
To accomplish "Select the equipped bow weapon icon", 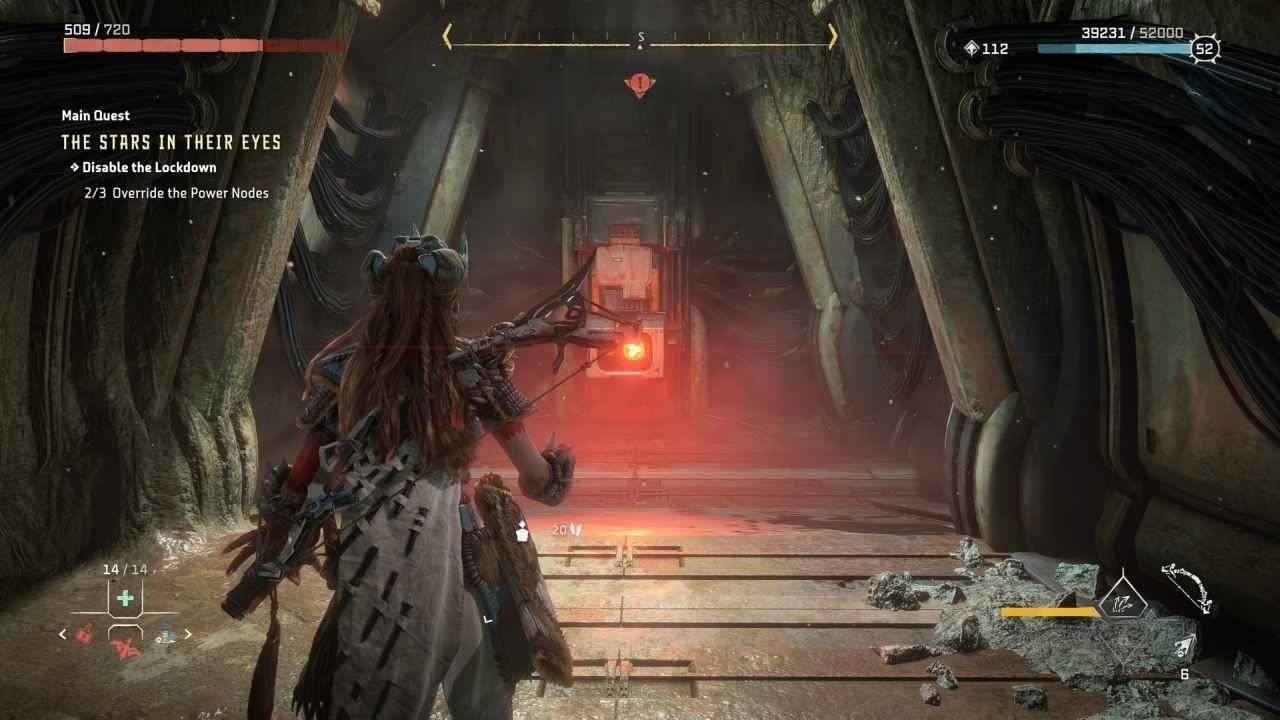I will [1187, 587].
